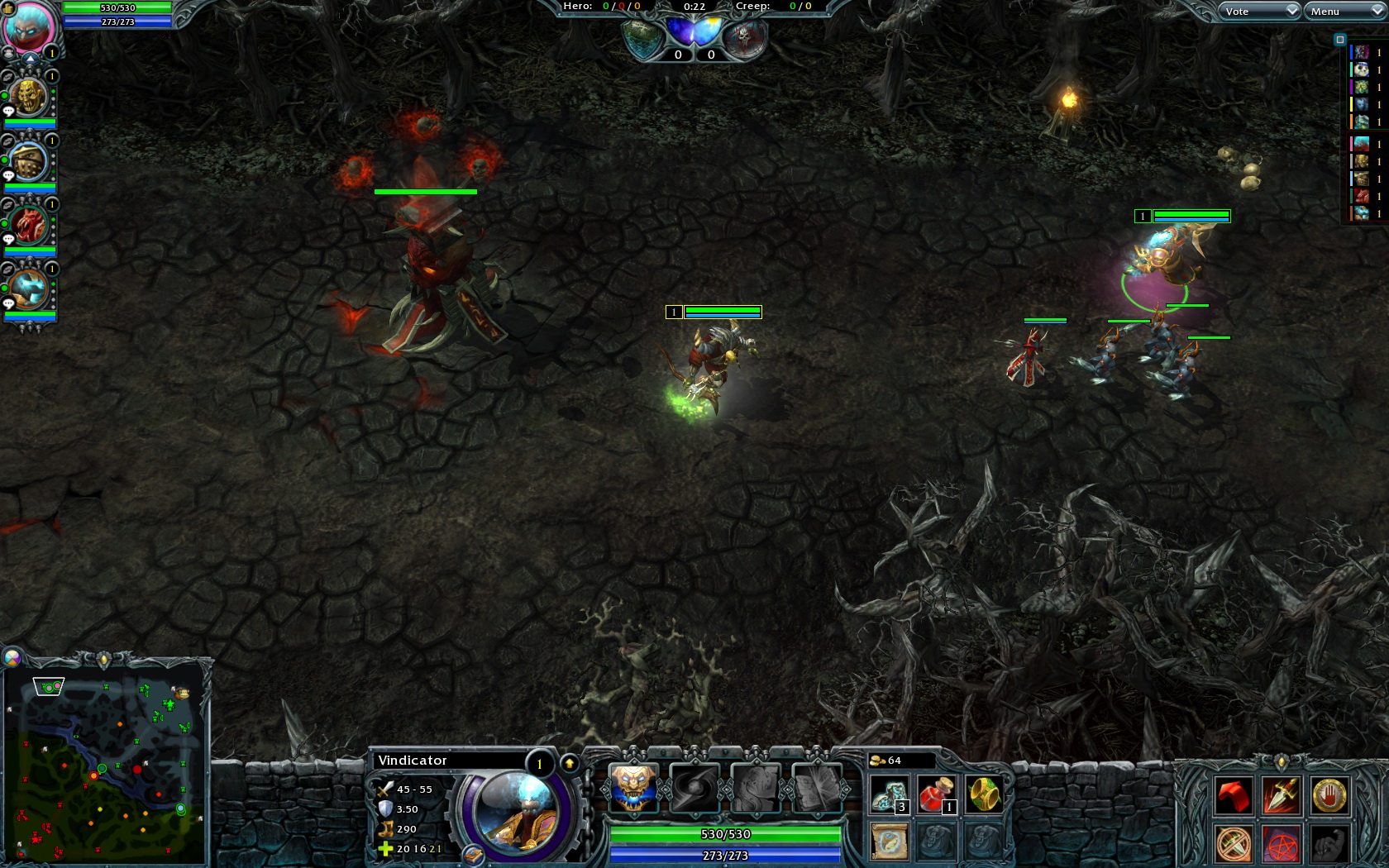The width and height of the screenshot is (1389, 868).
Task: Select the green and gold ring item
Action: pyautogui.click(x=983, y=794)
